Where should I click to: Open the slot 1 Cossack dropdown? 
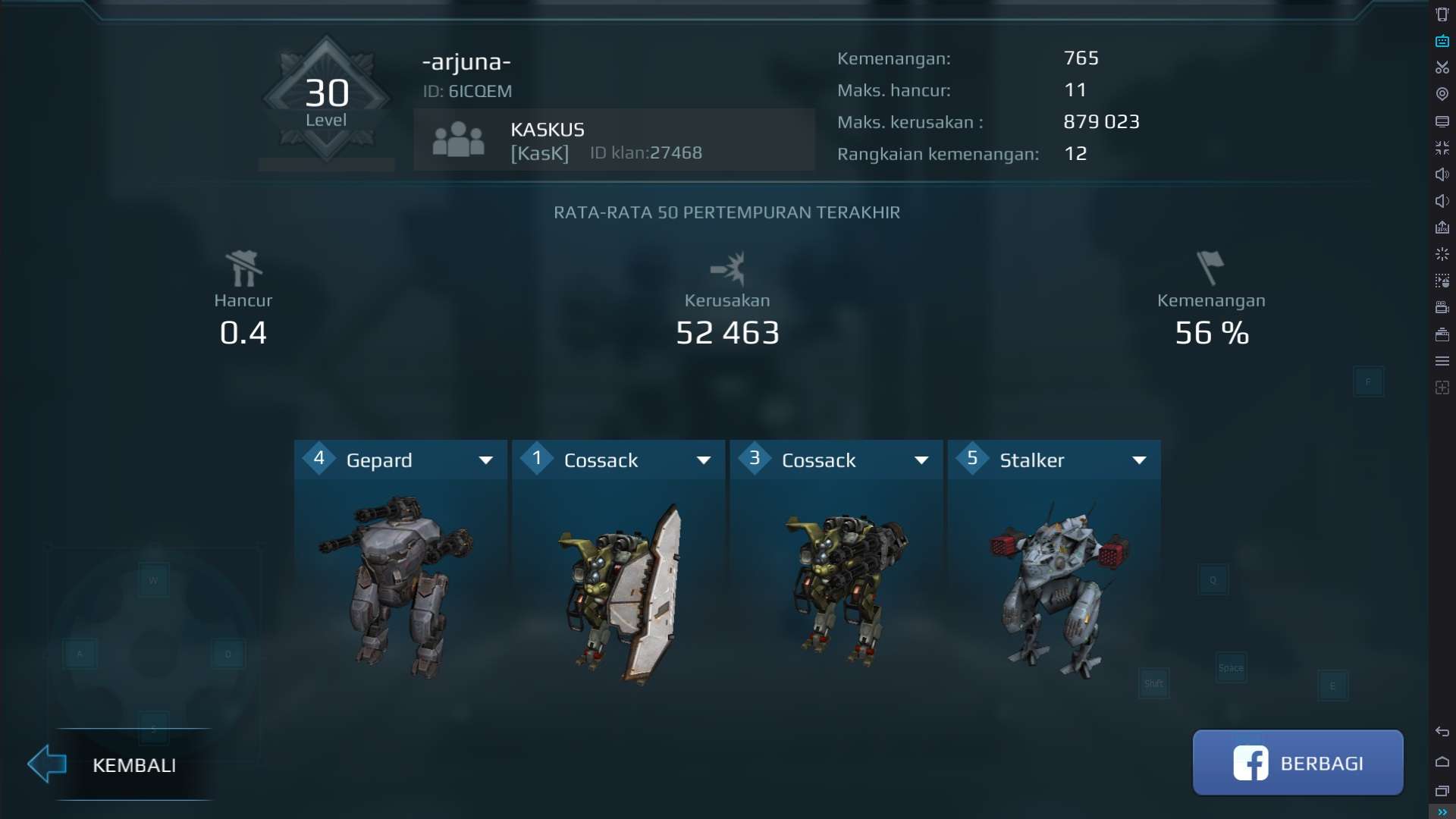tap(704, 460)
